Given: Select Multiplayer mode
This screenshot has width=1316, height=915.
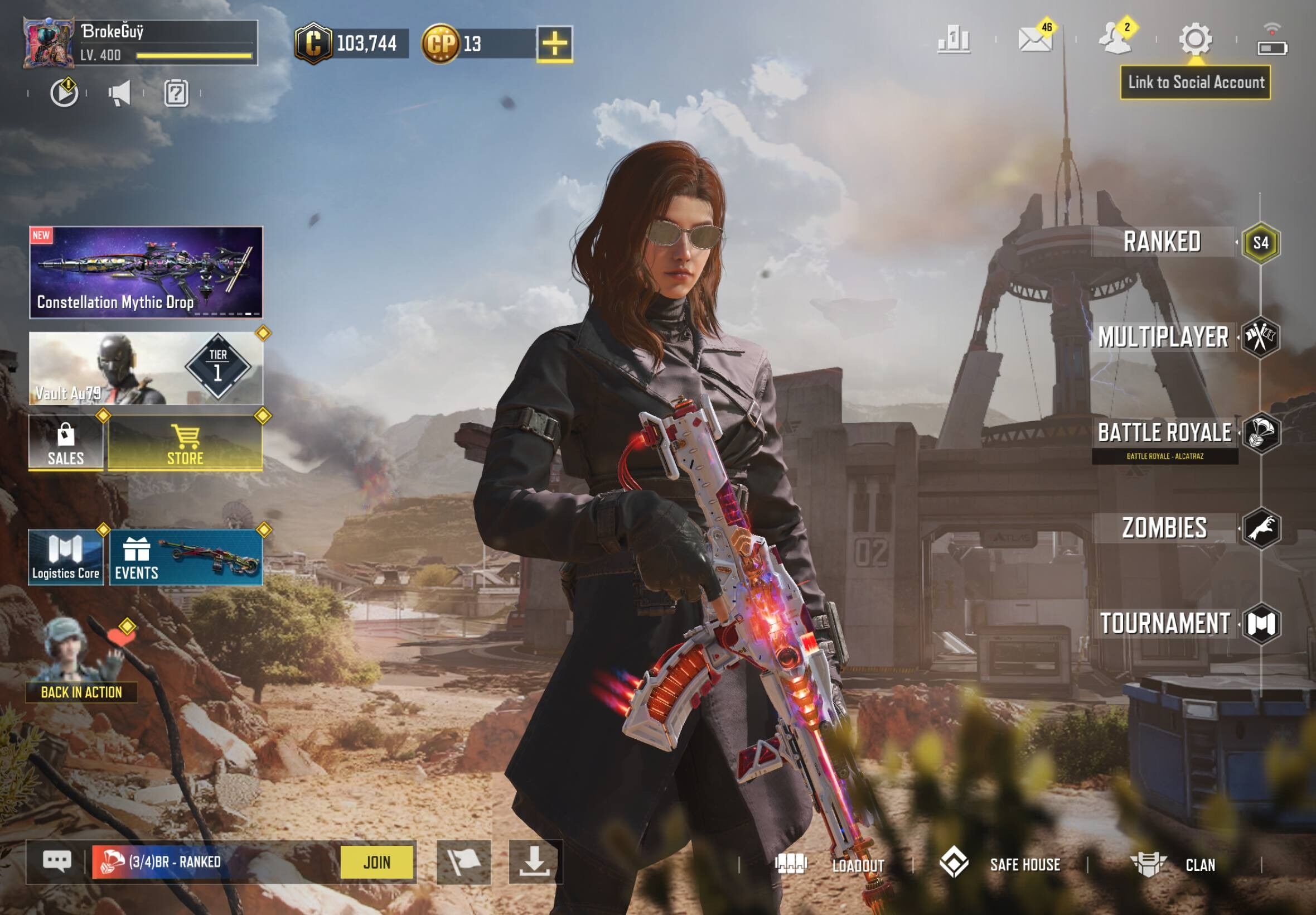Looking at the screenshot, I should click(1163, 337).
